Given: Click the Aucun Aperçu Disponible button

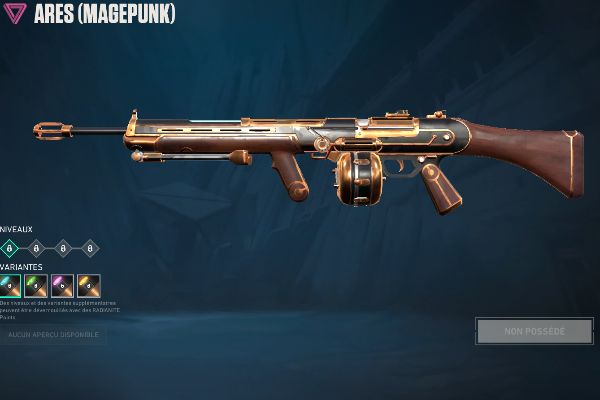Looking at the screenshot, I should tap(53, 334).
